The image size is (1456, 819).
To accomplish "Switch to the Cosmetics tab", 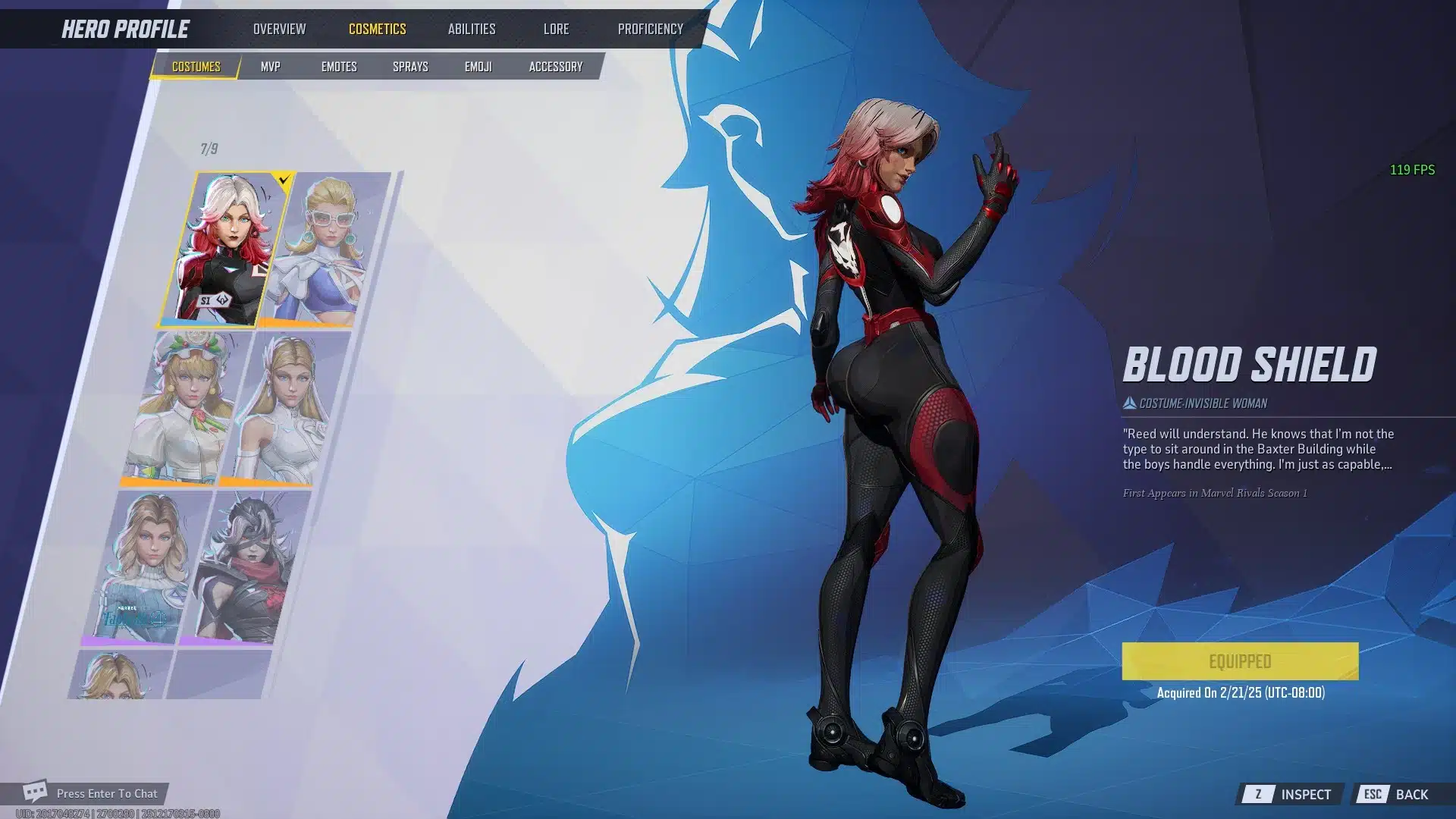I will (x=377, y=29).
